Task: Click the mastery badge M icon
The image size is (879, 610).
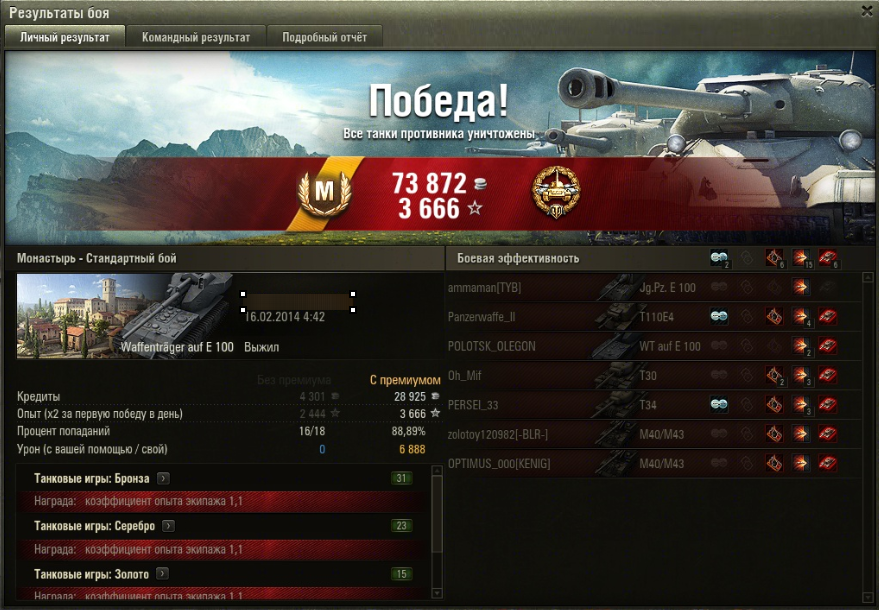Action: [323, 191]
